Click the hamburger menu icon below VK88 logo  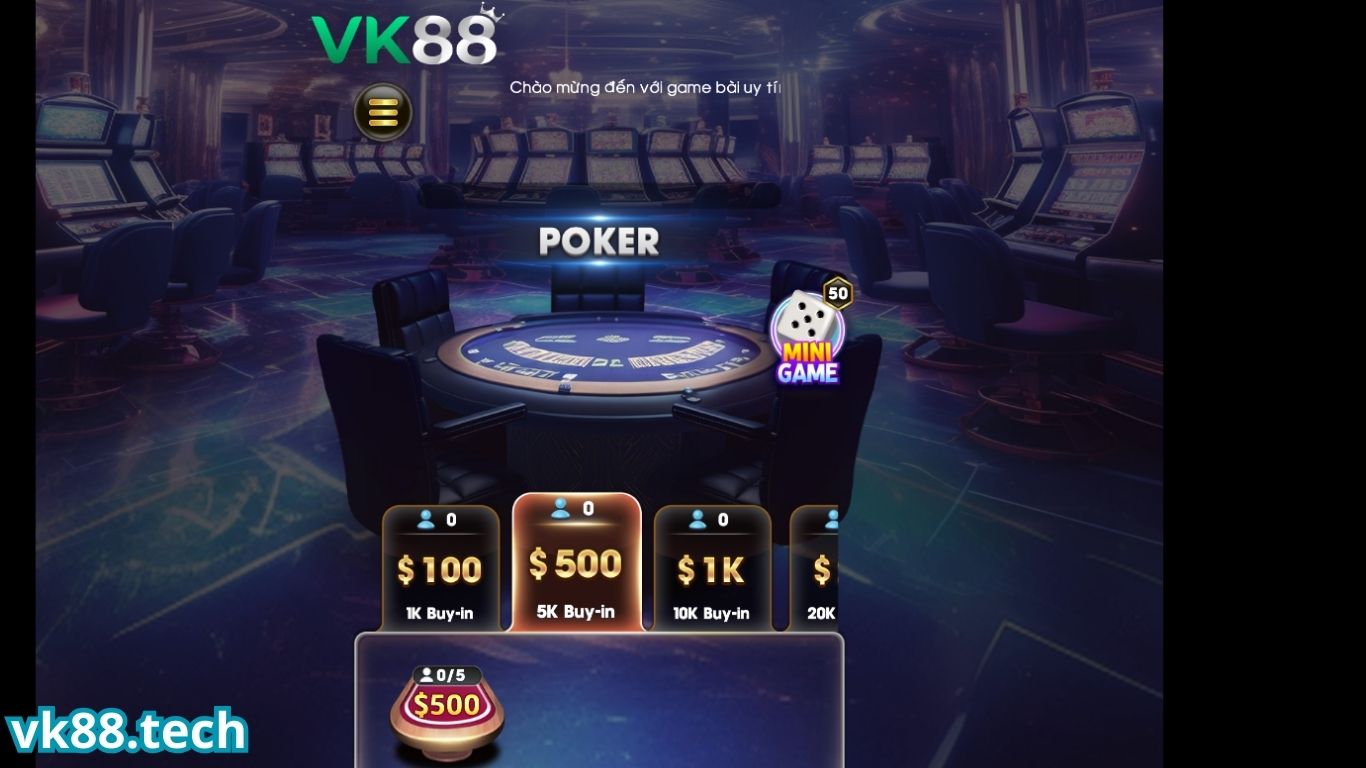point(385,111)
